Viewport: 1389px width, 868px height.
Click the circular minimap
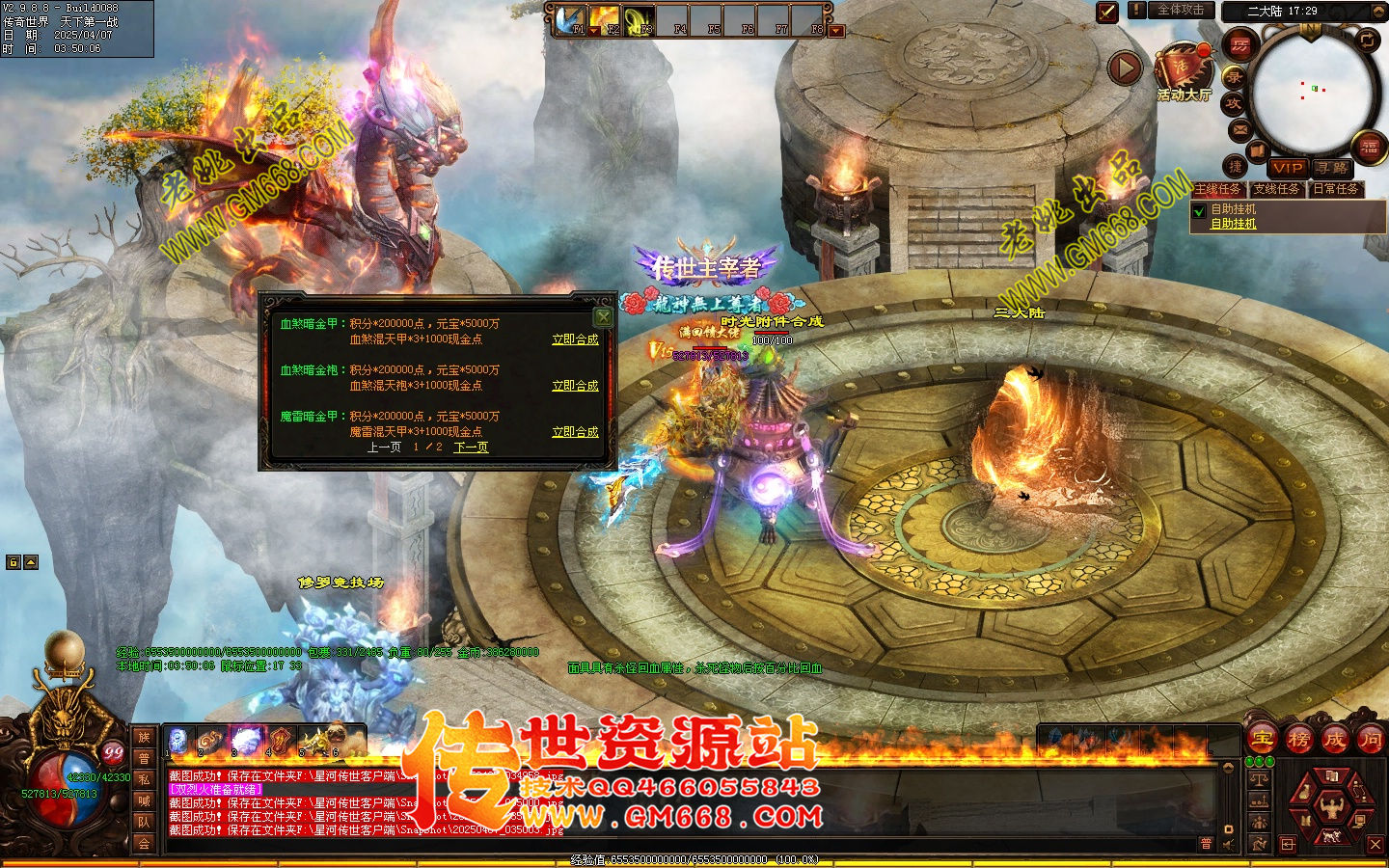click(1311, 92)
